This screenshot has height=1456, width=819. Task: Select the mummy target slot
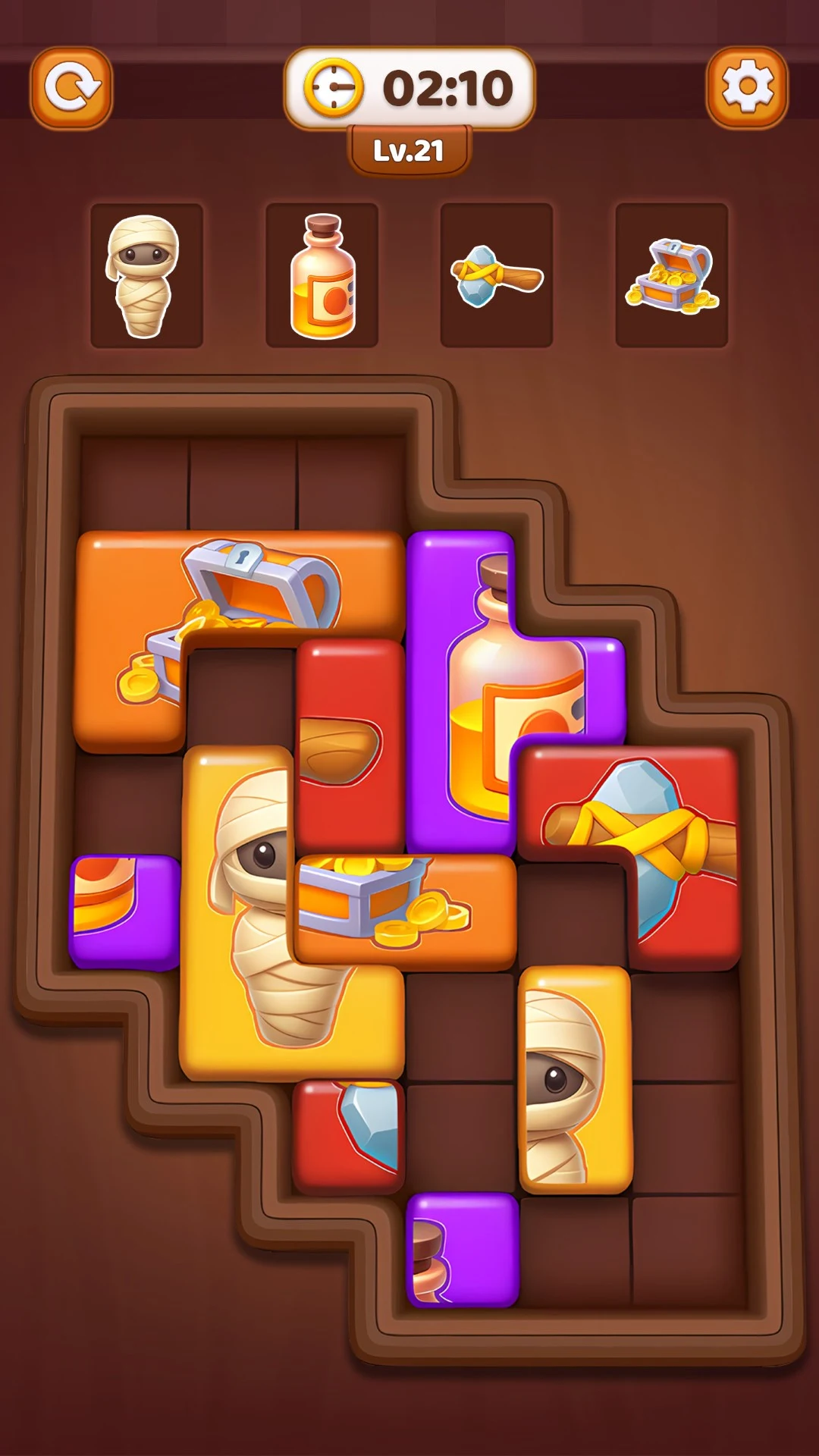pos(146,275)
